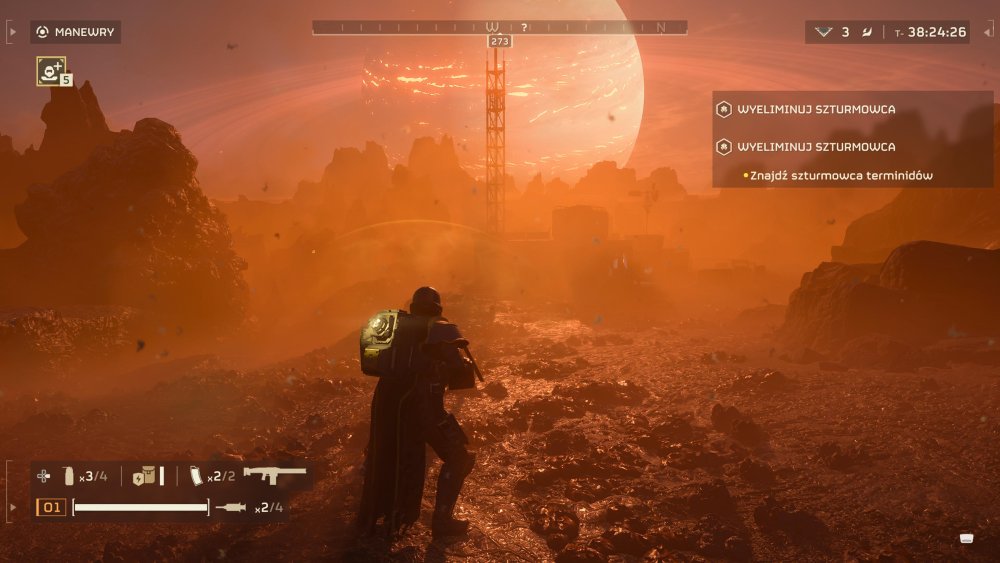Select the stim syringe icon
This screenshot has height=563, width=1000.
[x=230, y=508]
